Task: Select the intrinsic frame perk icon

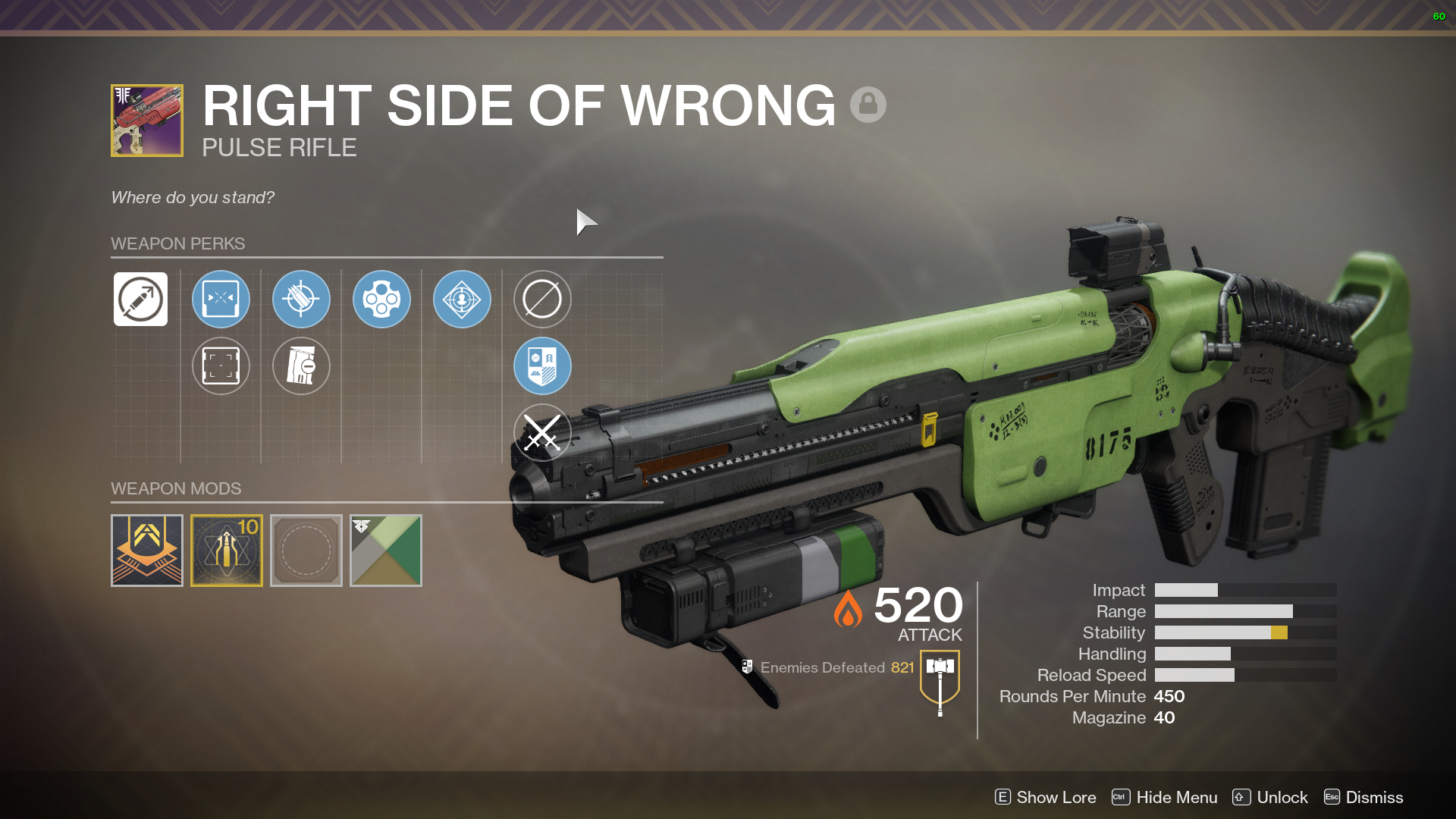Action: coord(140,300)
